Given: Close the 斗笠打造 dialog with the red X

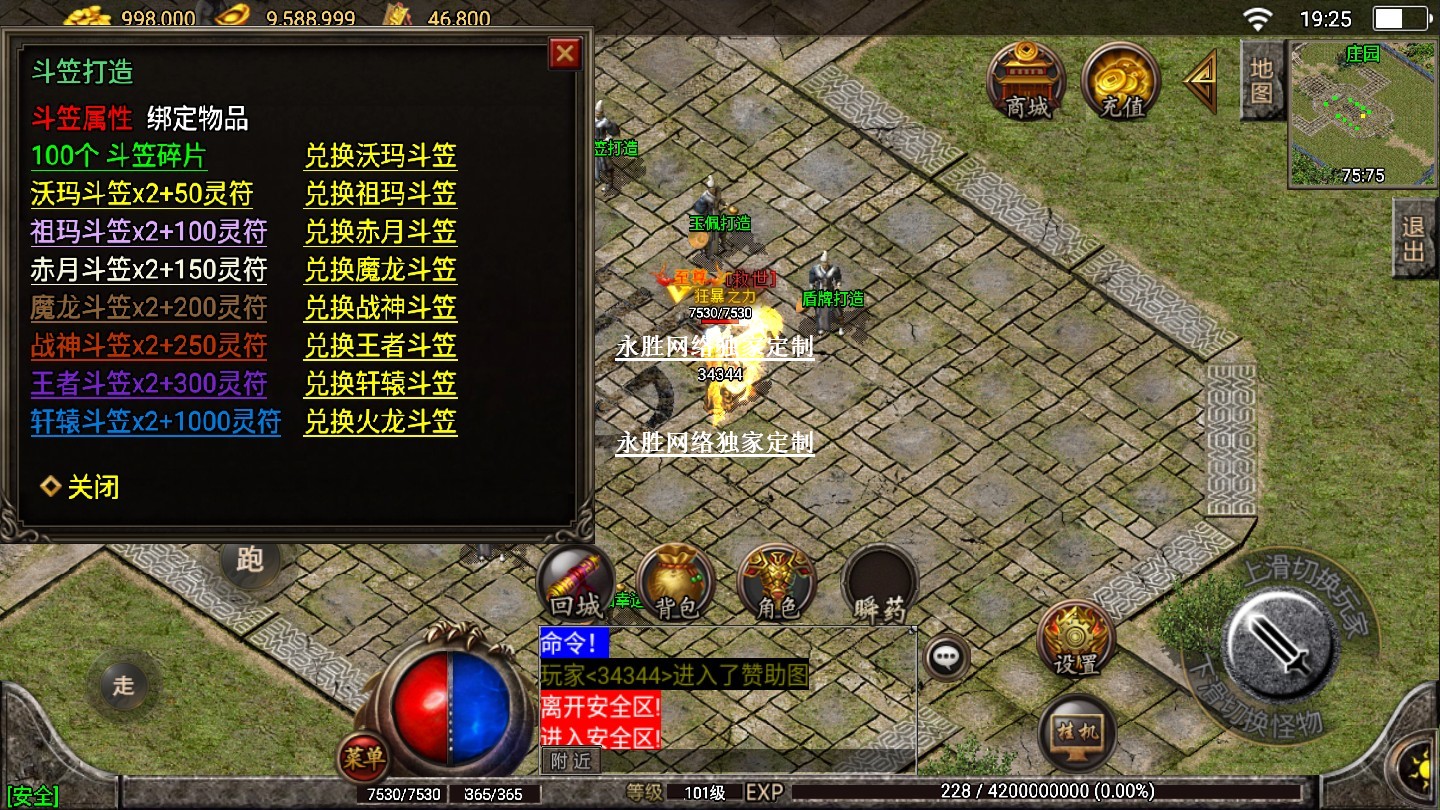Looking at the screenshot, I should coord(565,53).
